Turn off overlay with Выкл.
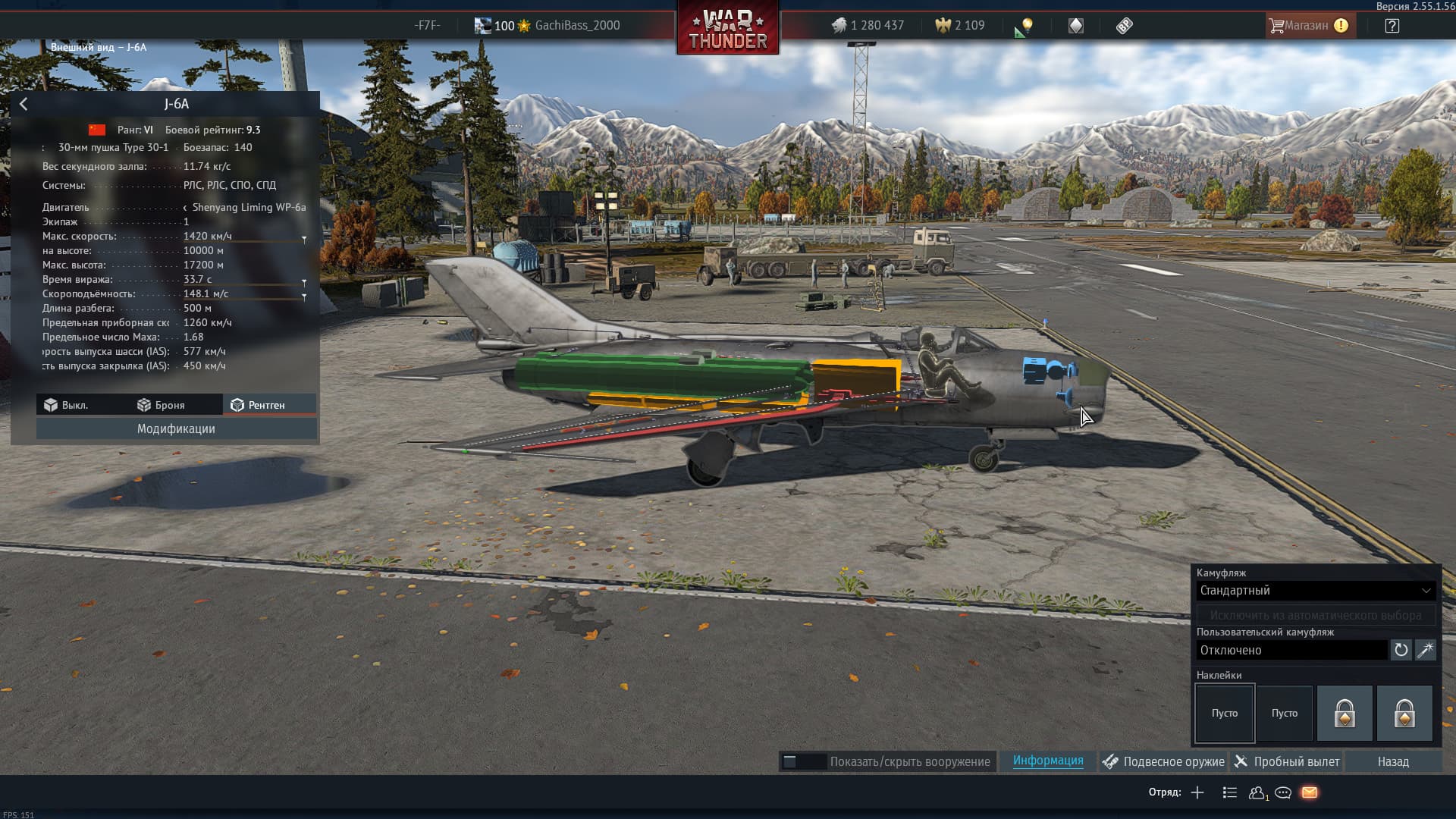The height and width of the screenshot is (819, 1456). coord(66,406)
